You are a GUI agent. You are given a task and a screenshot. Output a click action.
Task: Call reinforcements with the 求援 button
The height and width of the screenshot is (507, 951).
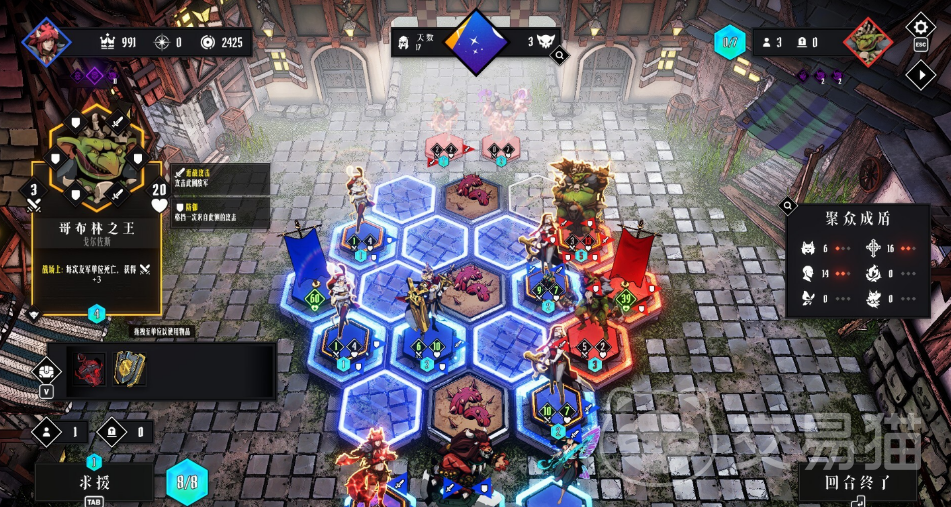pos(94,482)
